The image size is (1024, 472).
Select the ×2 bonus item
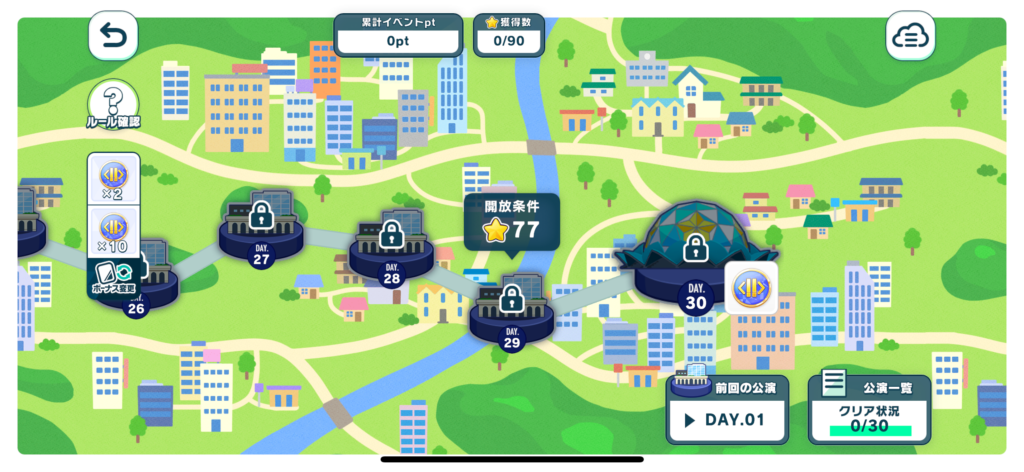(113, 180)
